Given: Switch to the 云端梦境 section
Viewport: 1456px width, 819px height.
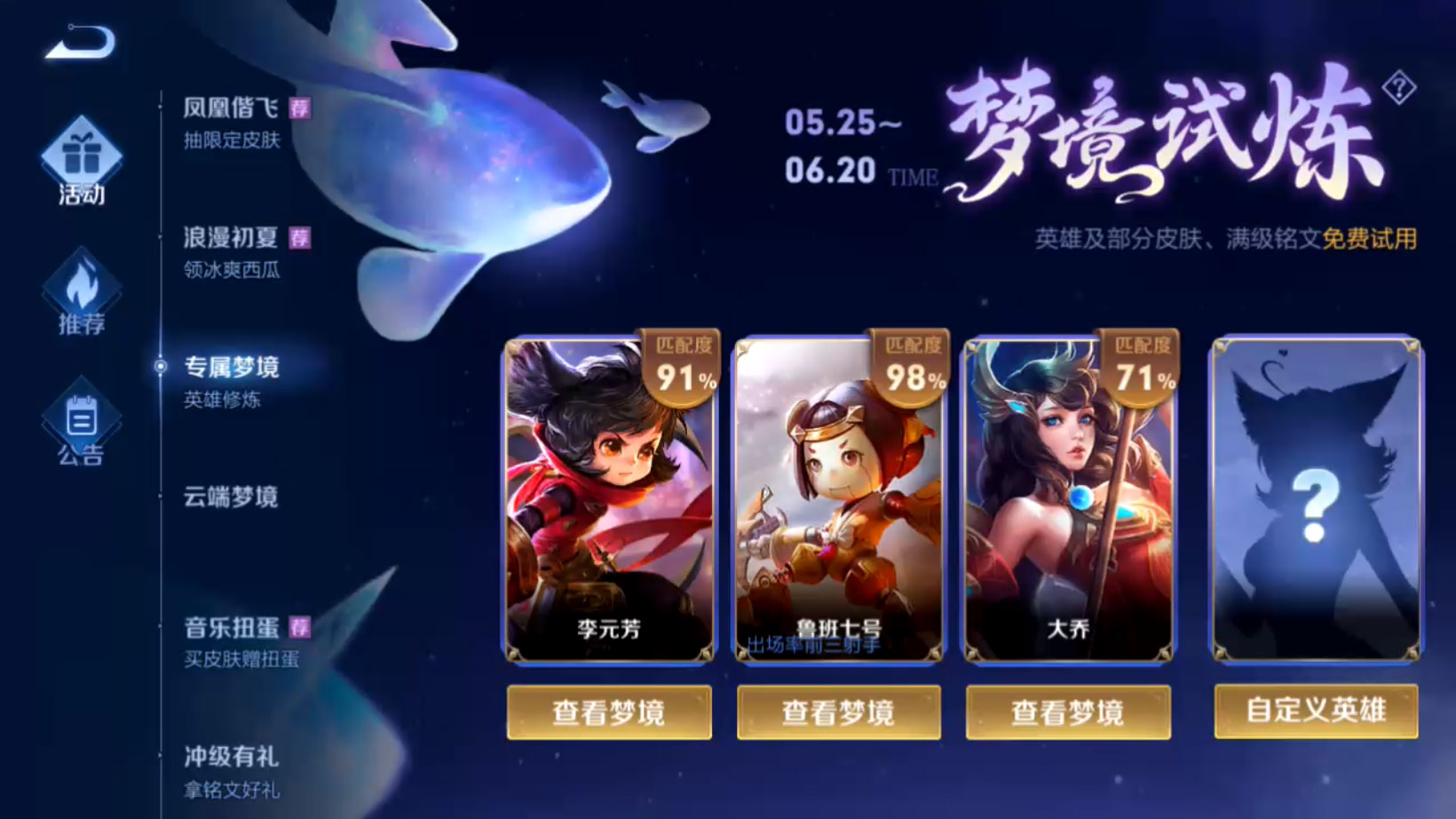Looking at the screenshot, I should pyautogui.click(x=229, y=498).
